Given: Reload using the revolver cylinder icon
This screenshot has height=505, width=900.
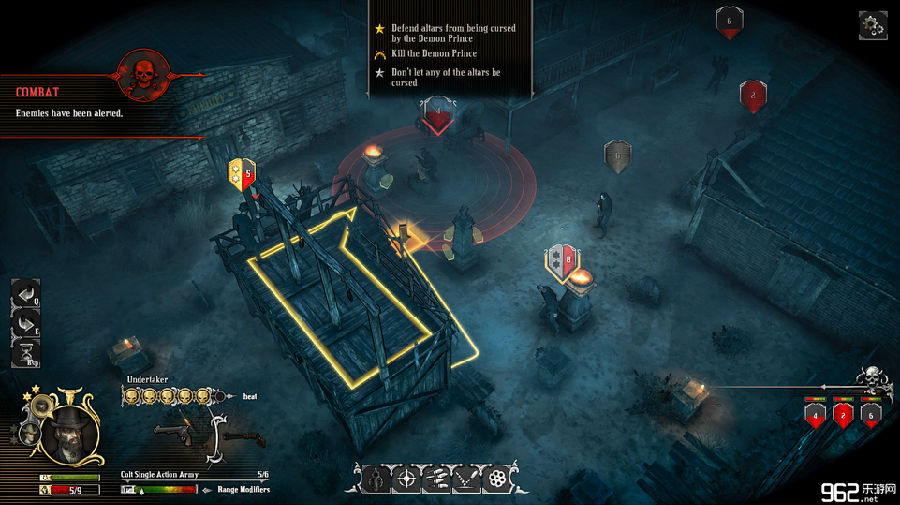Looking at the screenshot, I should coord(495,480).
